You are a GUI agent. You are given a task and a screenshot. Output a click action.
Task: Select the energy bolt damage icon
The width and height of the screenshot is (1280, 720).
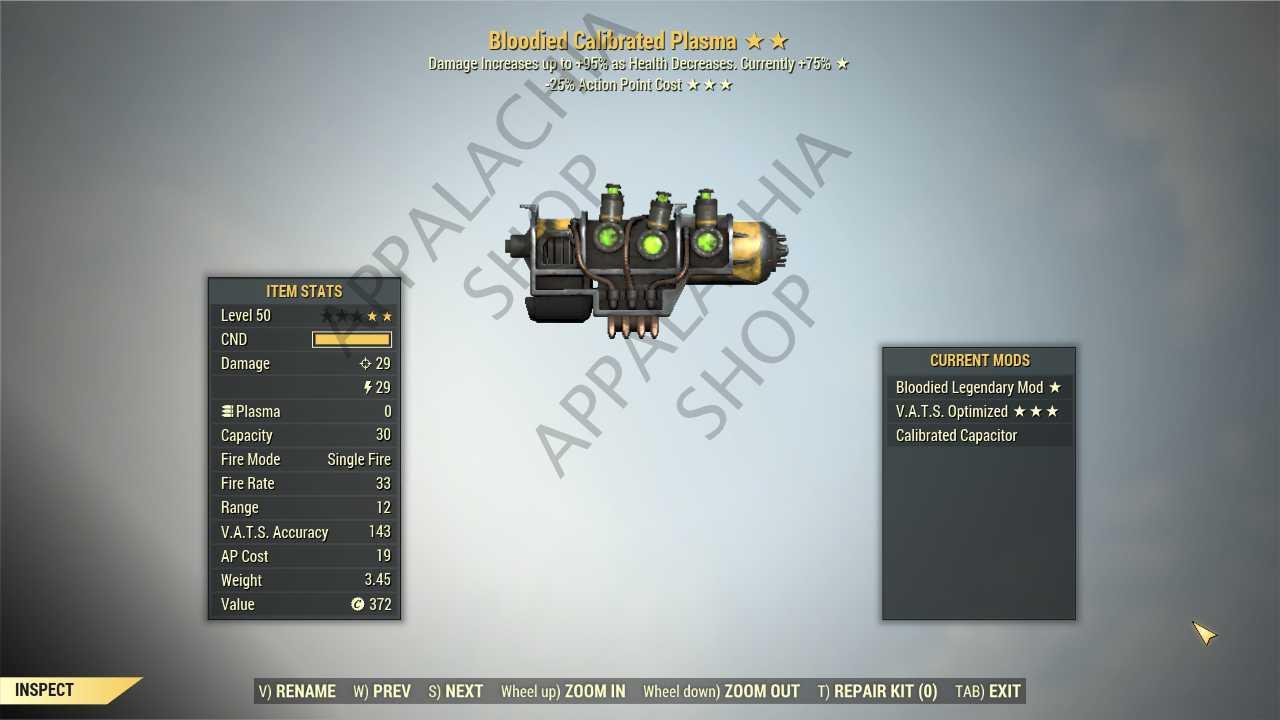[367, 387]
